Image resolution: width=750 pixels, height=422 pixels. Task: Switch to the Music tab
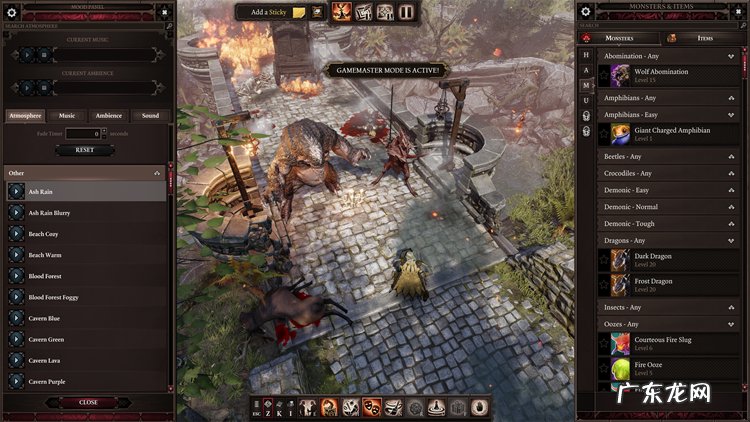click(x=67, y=116)
